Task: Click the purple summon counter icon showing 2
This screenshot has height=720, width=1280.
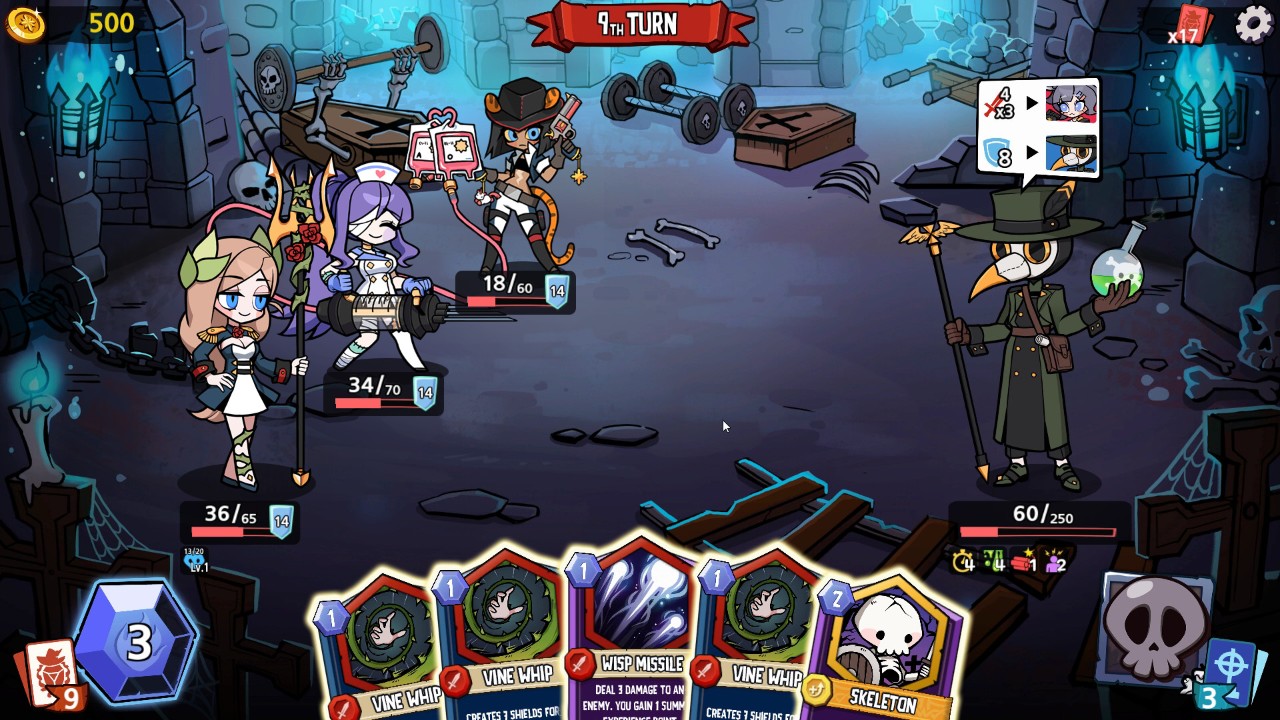Action: tap(1053, 563)
